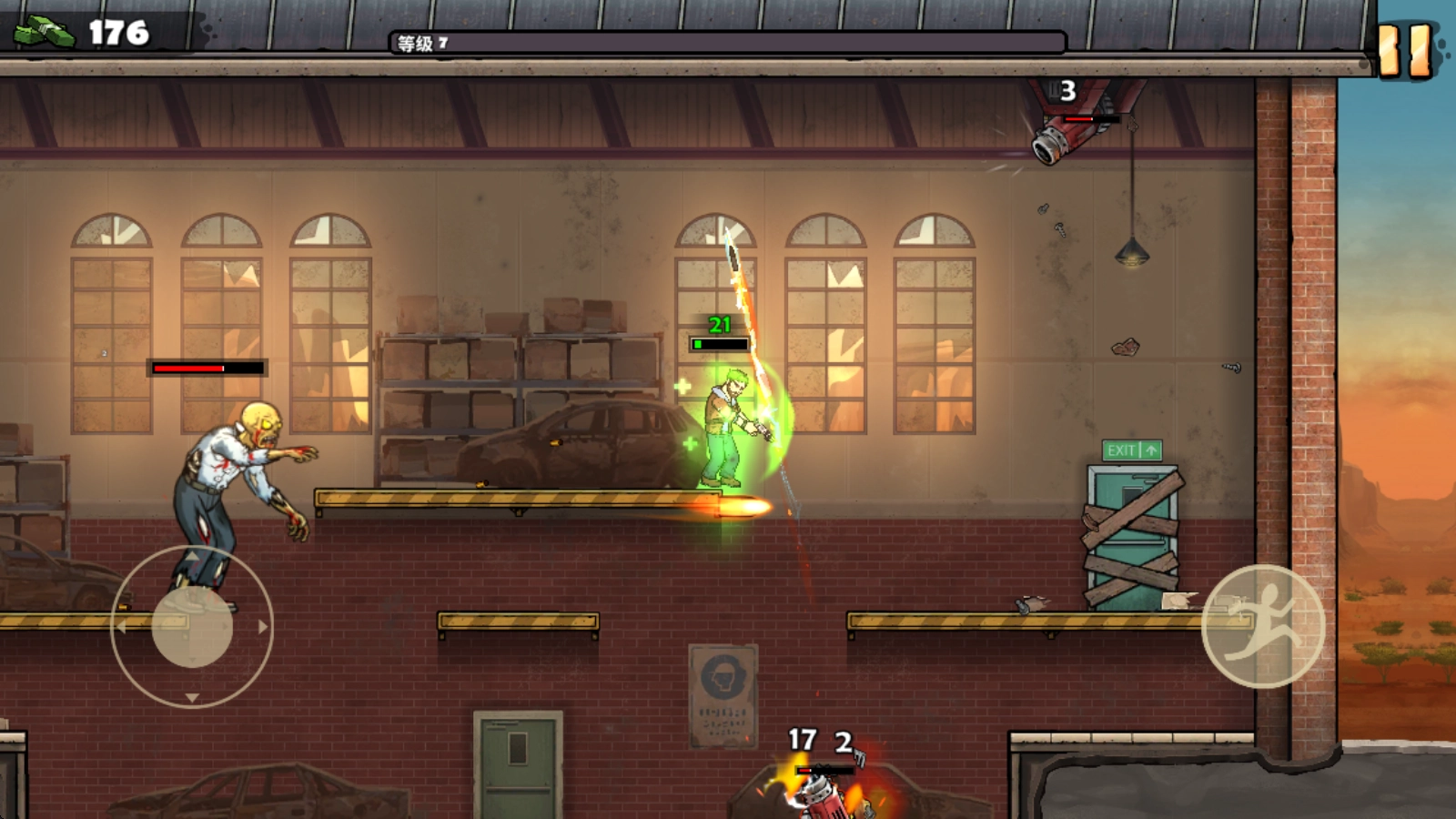This screenshot has height=819, width=1456.
Task: Pause the game with the orange pause button
Action: point(1404,49)
